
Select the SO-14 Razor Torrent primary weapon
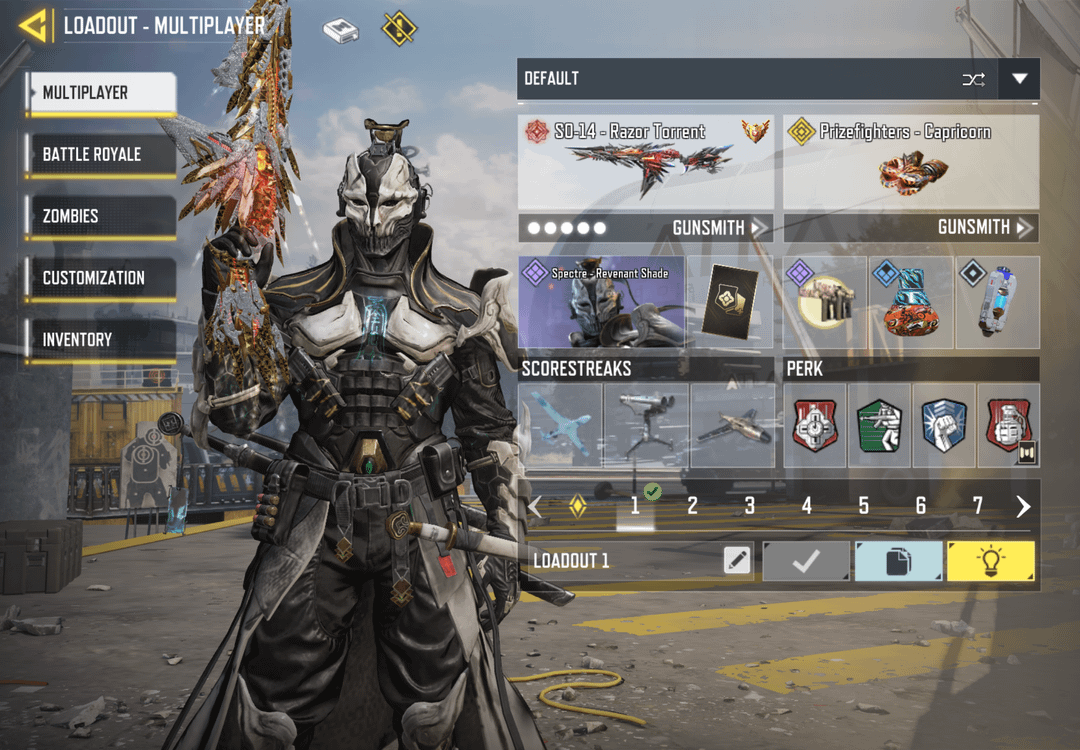(646, 160)
